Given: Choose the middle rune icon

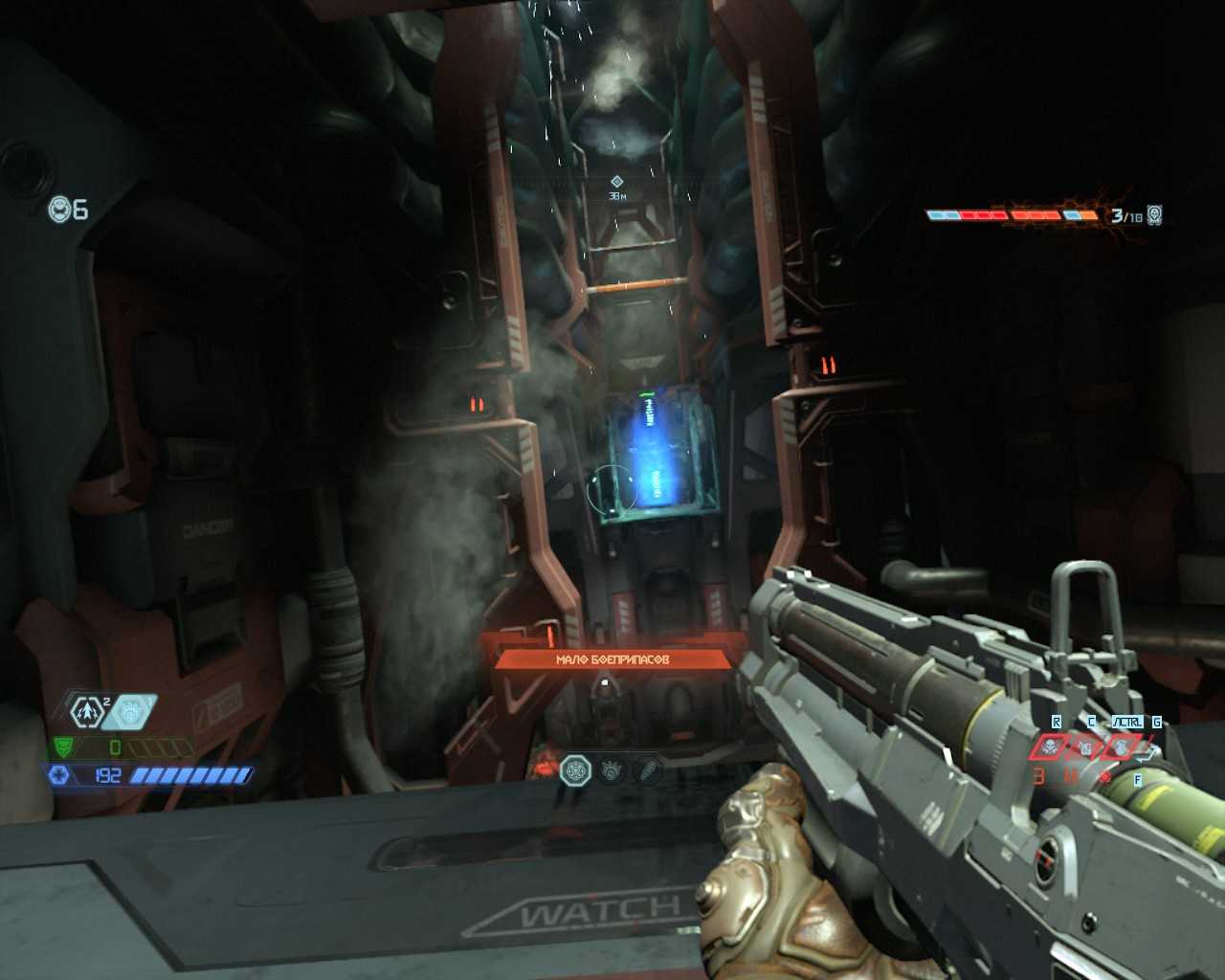Looking at the screenshot, I should point(612,768).
